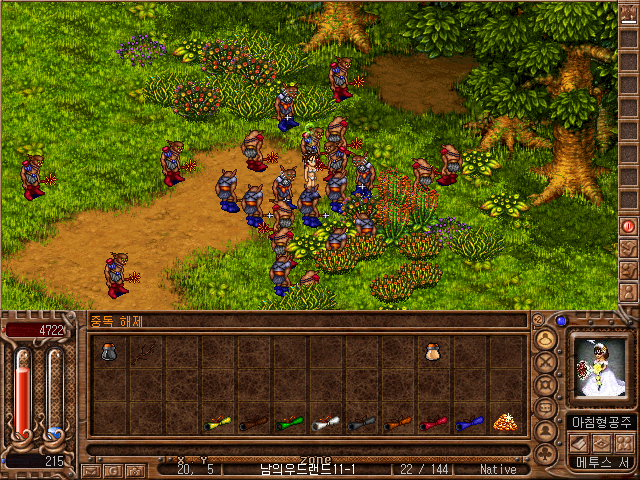Open the top icon on right sidebar
The height and width of the screenshot is (480, 640).
coord(629,14)
